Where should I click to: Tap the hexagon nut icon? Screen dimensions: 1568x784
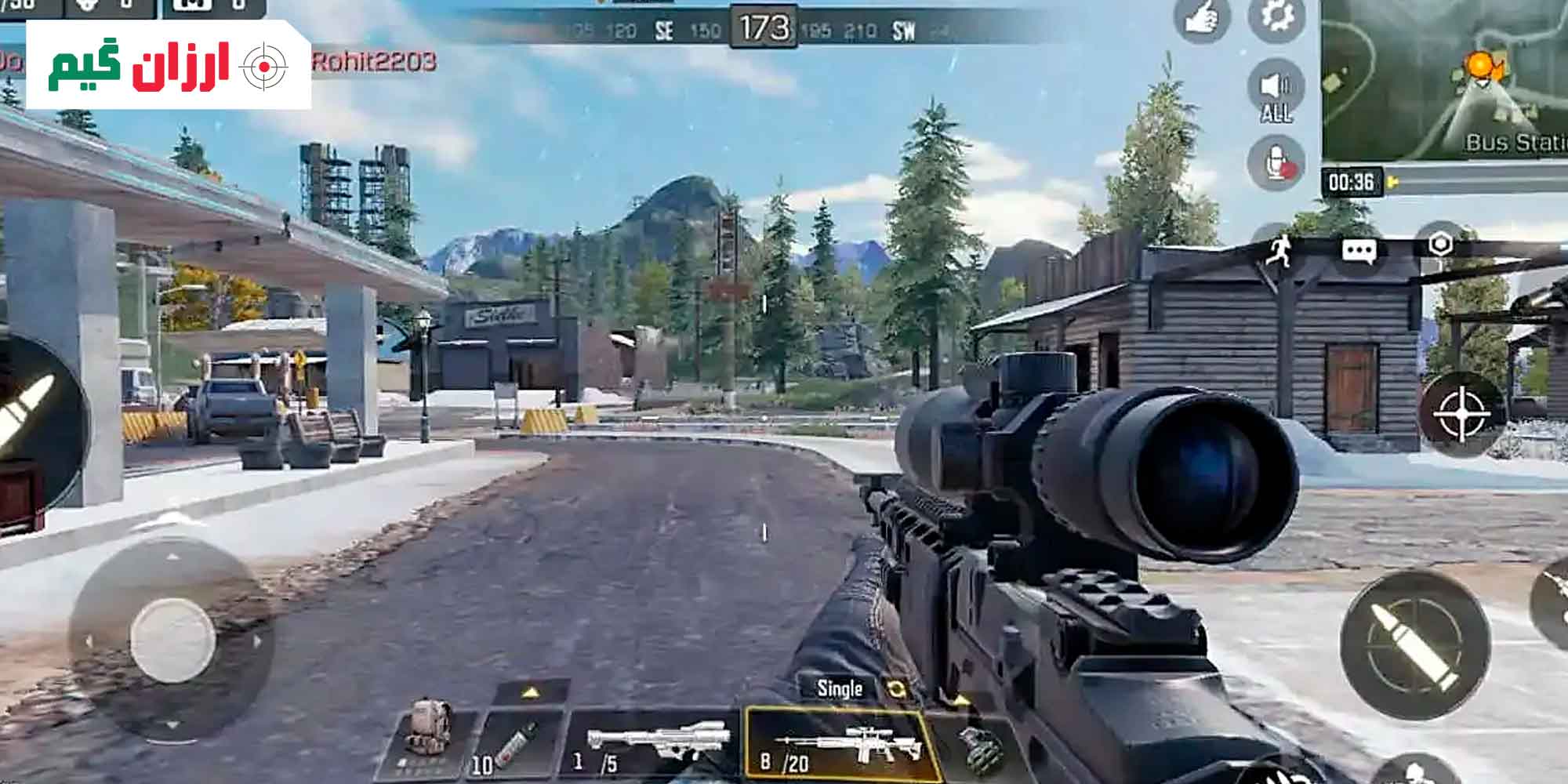[1440, 245]
